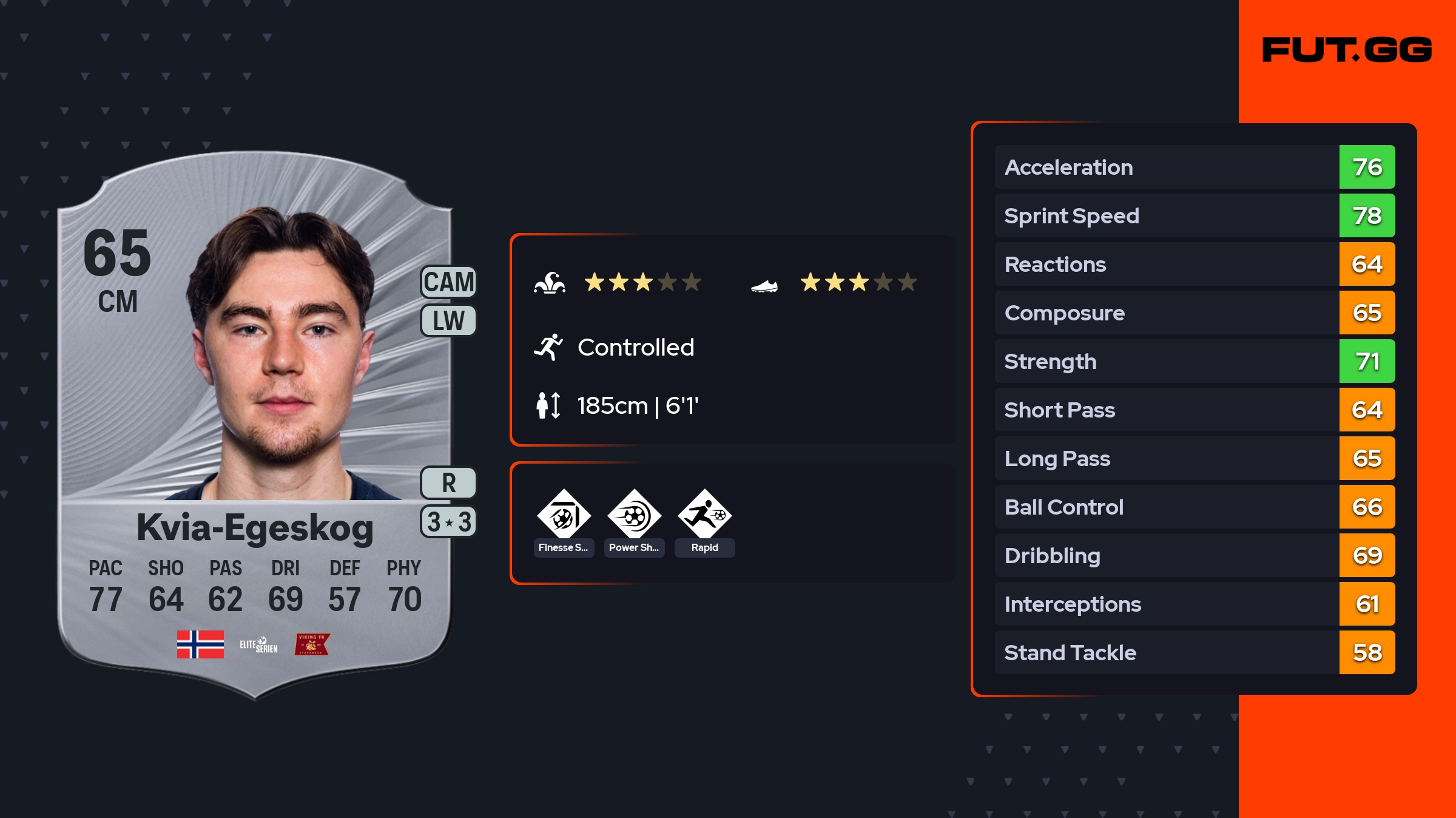Open the Finesse Shot playstyle icon
This screenshot has height=818, width=1456.
[564, 516]
